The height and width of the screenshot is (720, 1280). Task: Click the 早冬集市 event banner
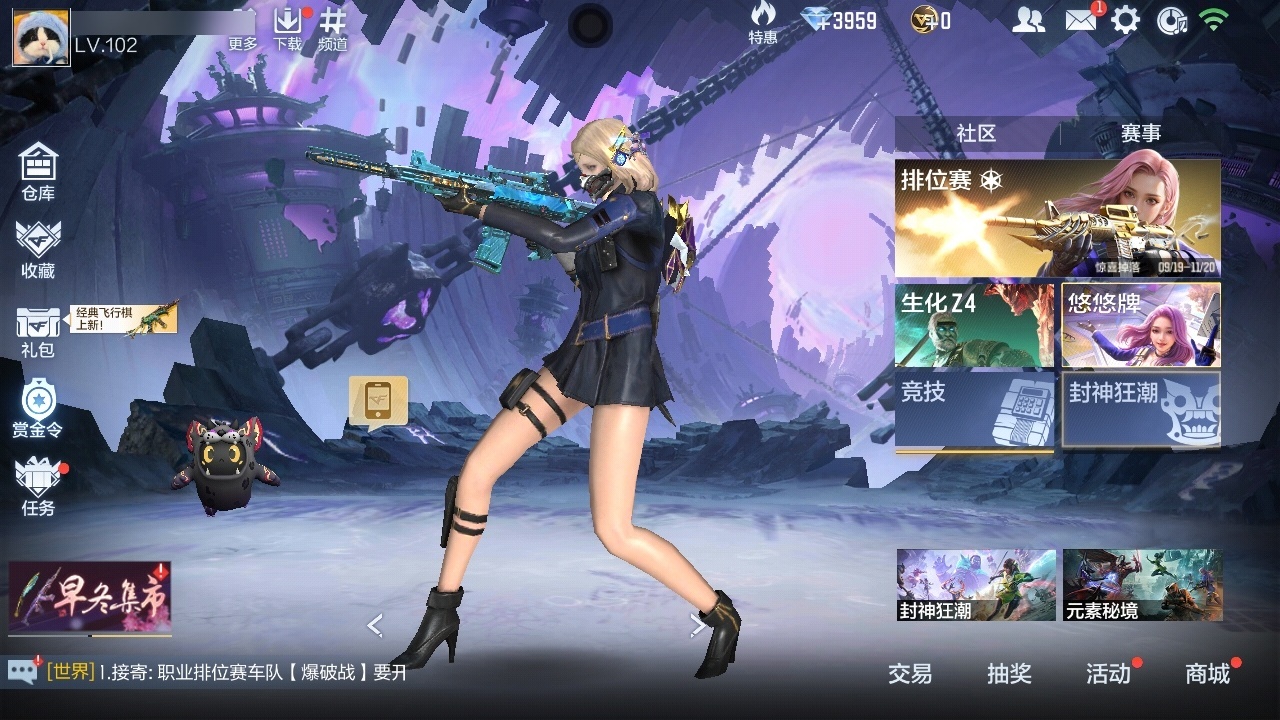click(90, 597)
